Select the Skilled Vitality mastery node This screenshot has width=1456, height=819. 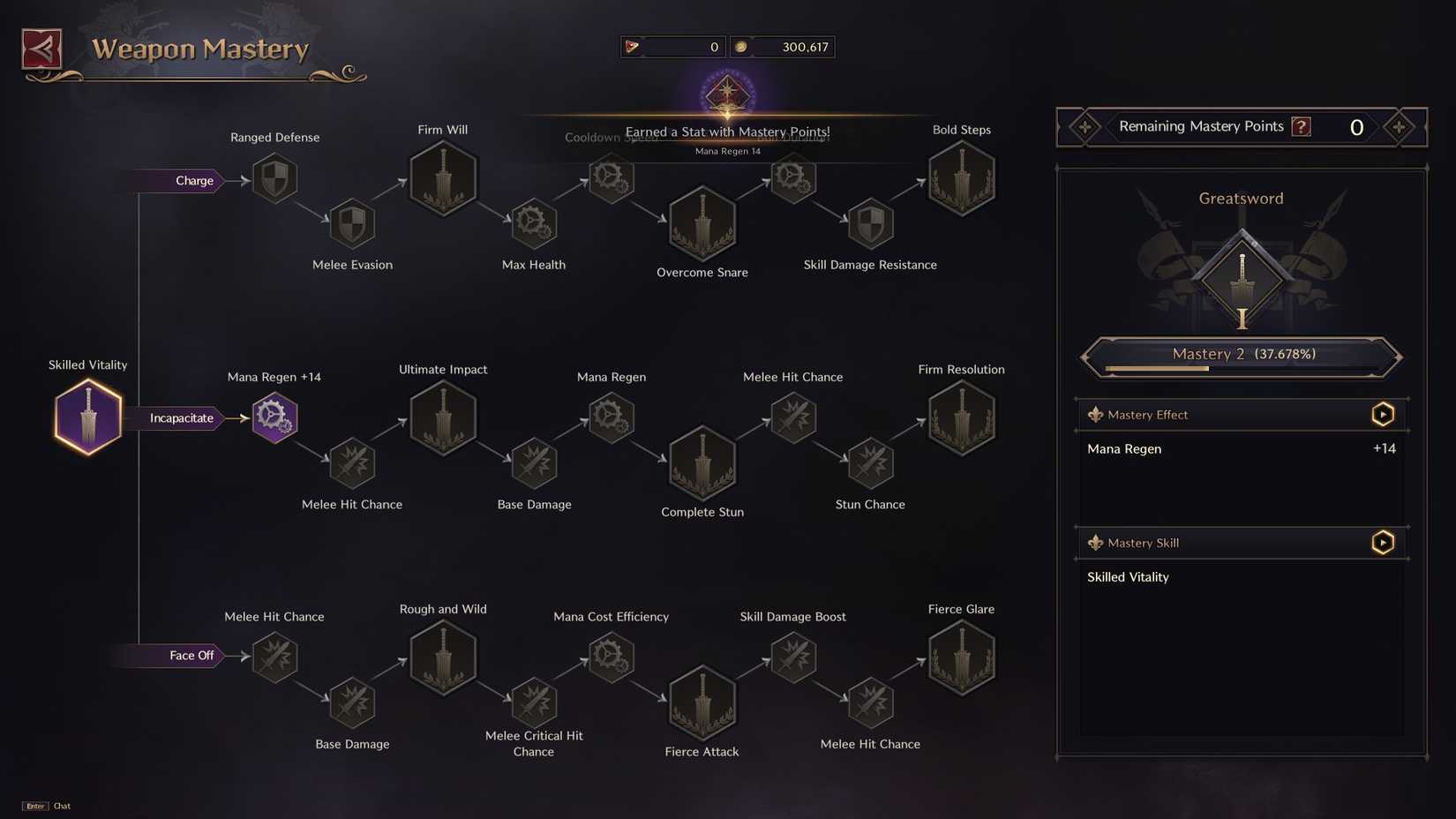(x=87, y=417)
